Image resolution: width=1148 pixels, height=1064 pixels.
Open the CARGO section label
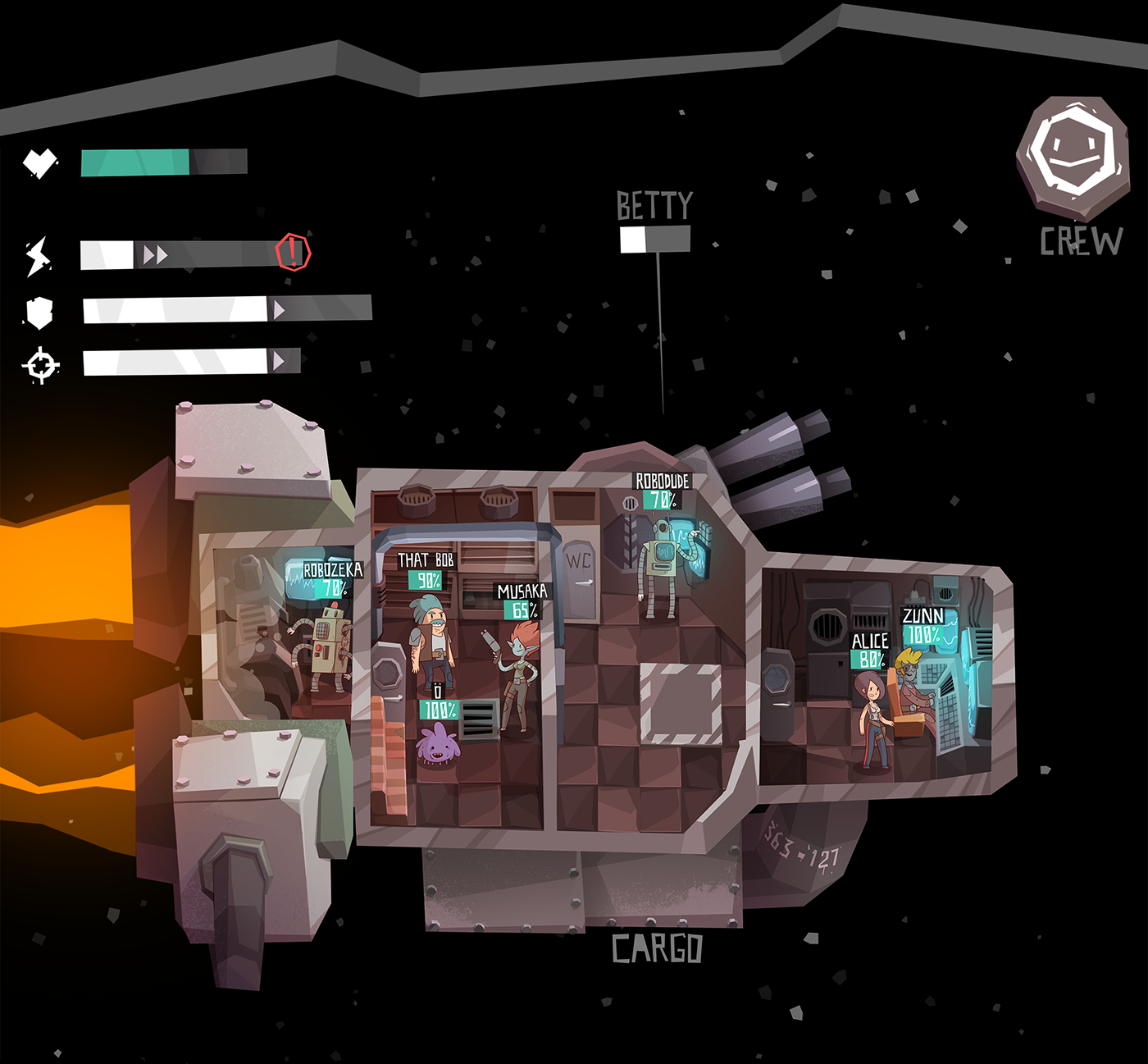click(657, 949)
